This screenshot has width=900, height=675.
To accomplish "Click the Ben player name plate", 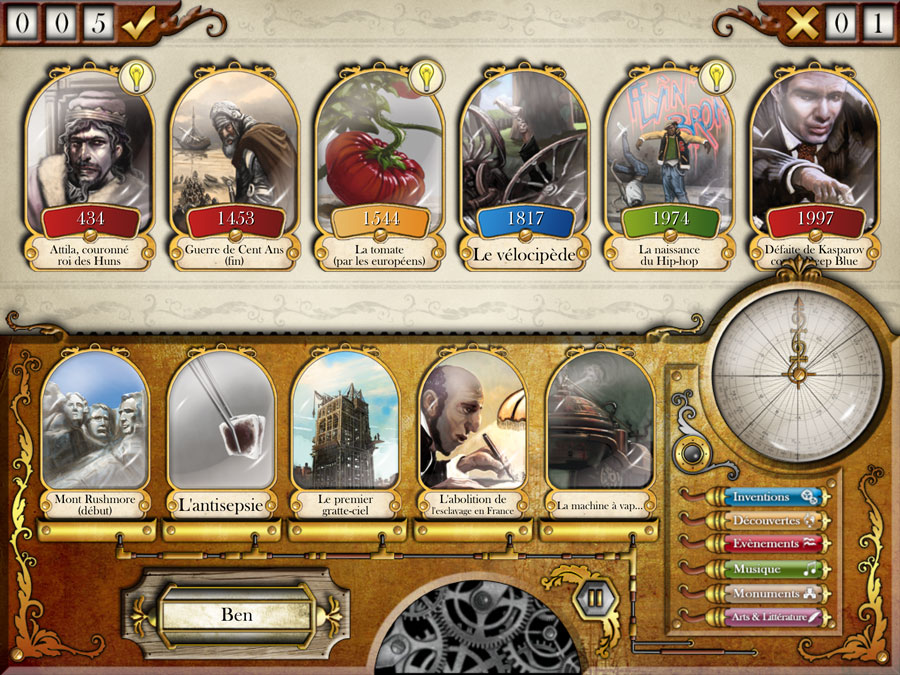I will (236, 615).
